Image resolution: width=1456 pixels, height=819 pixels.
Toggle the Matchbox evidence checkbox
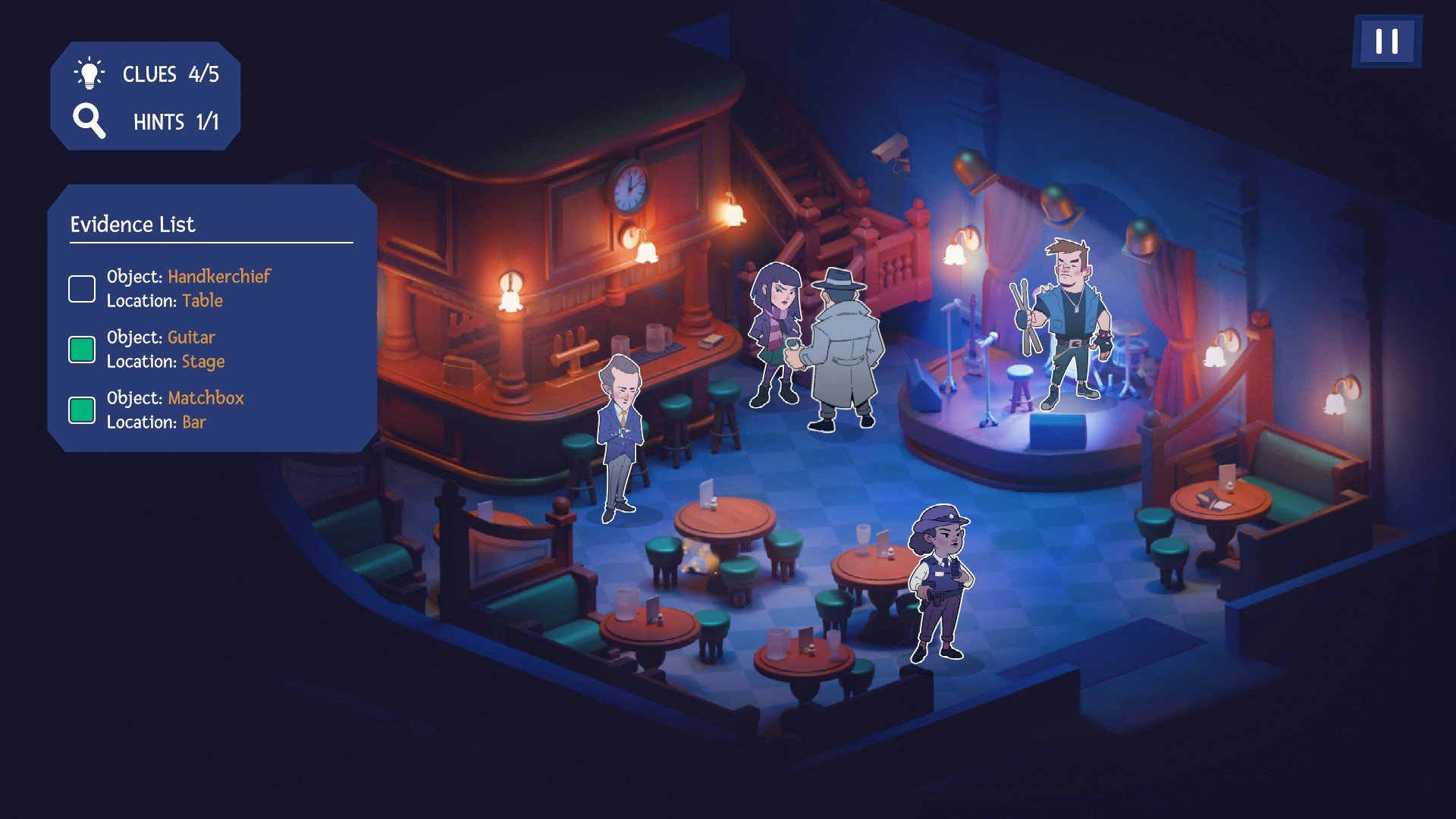point(82,410)
